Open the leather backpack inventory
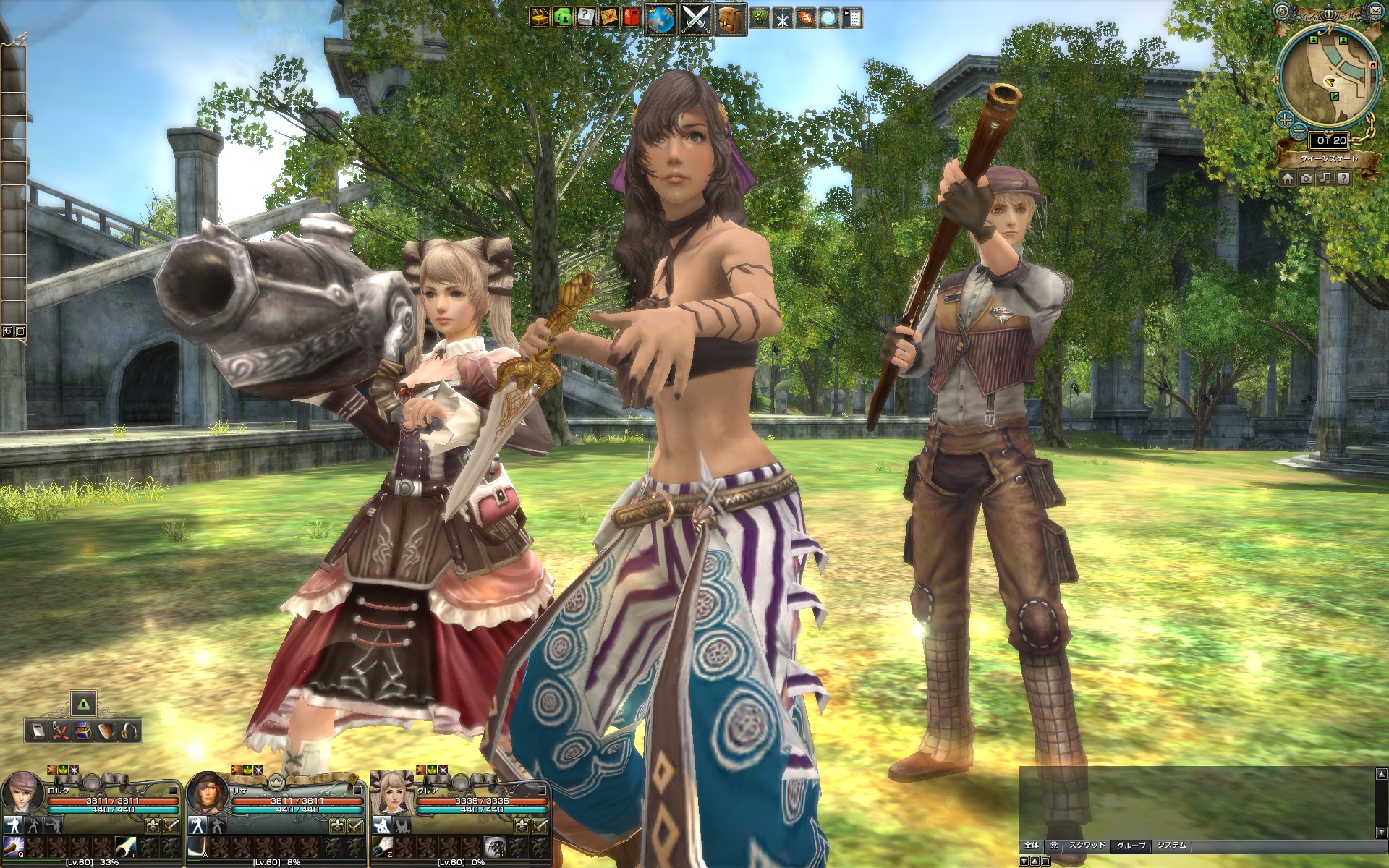 [731, 18]
